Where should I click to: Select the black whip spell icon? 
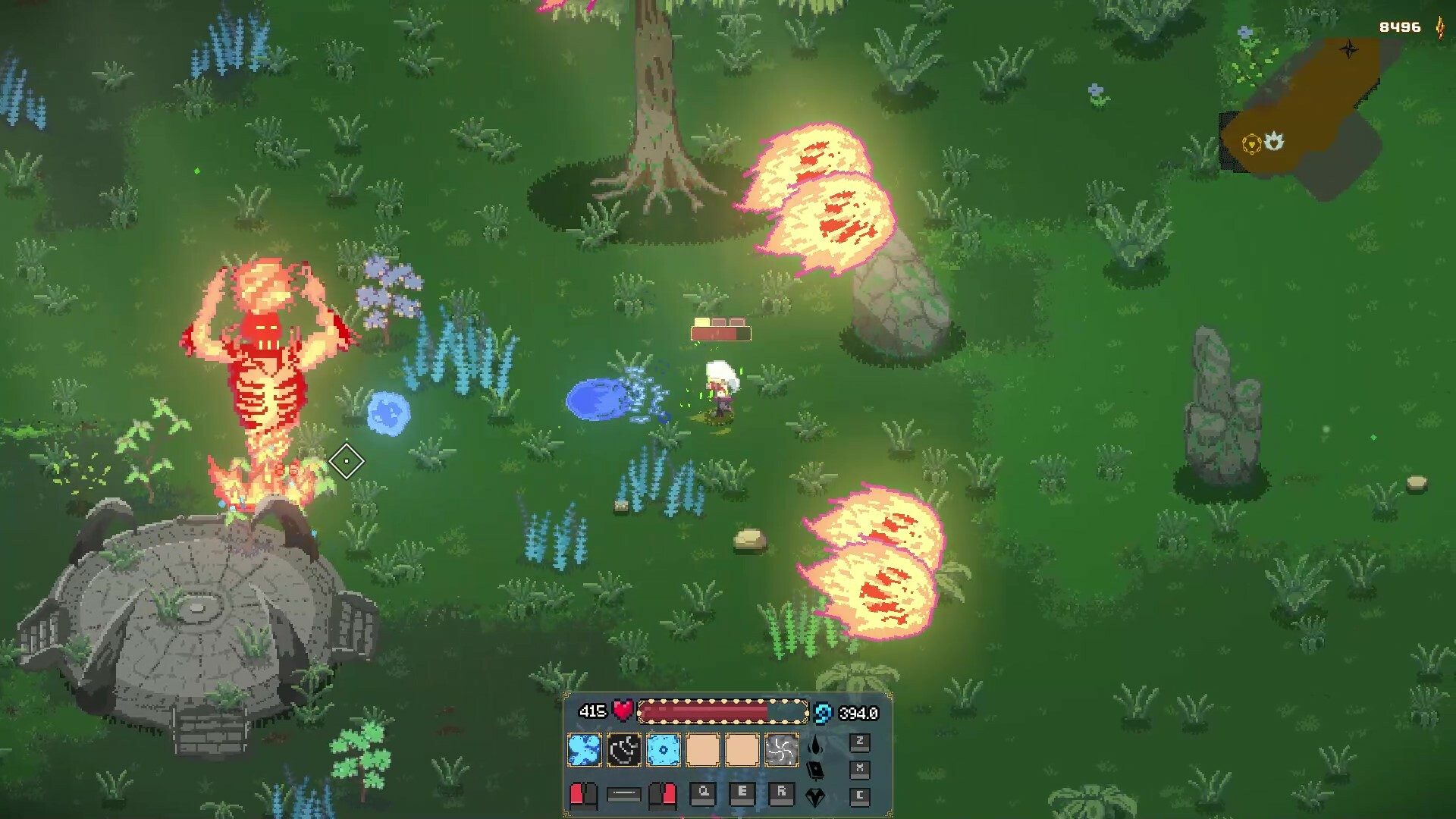[624, 749]
